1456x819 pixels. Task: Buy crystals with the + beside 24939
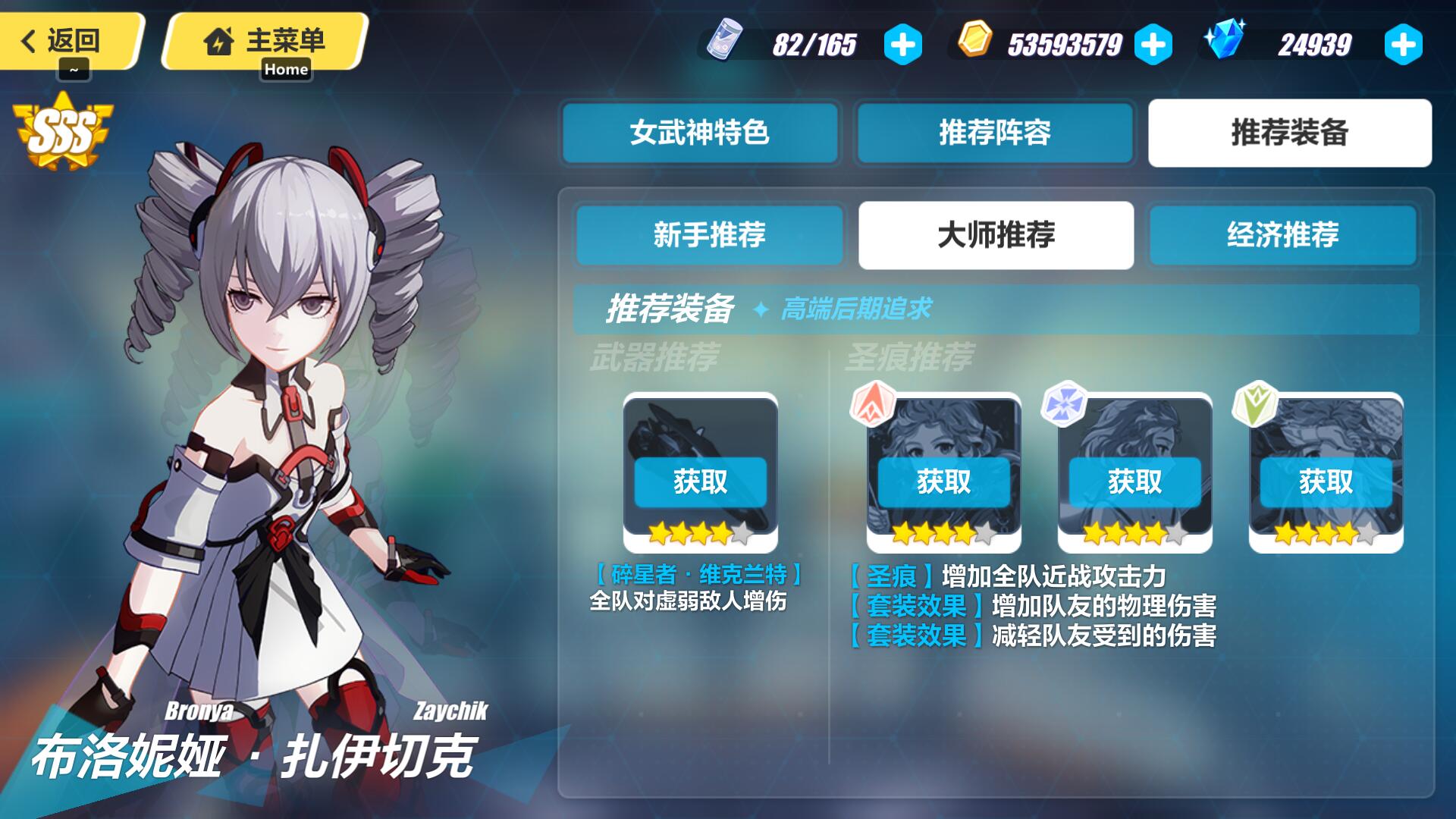coord(1408,45)
